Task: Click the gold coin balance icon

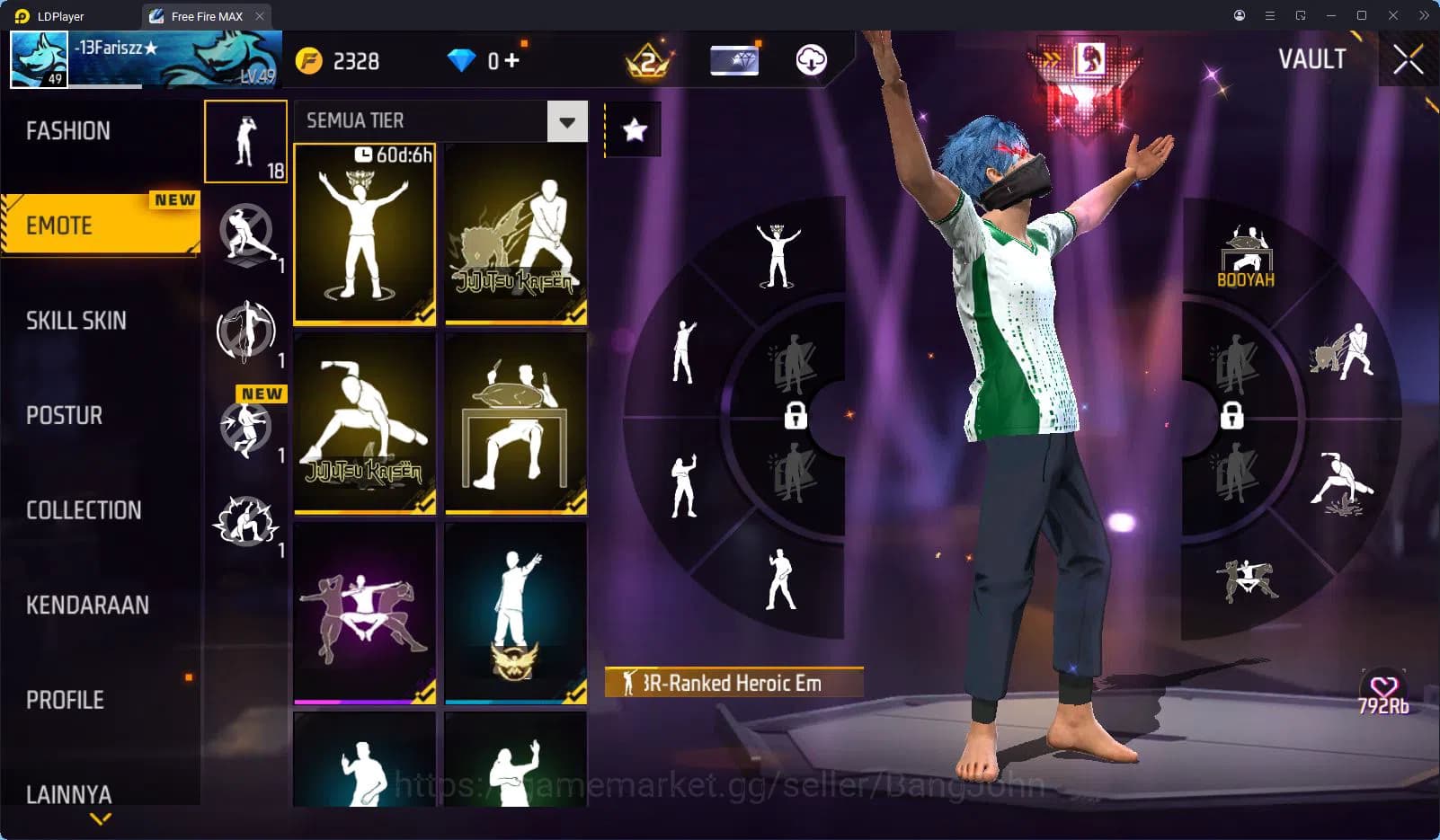Action: coord(309,60)
